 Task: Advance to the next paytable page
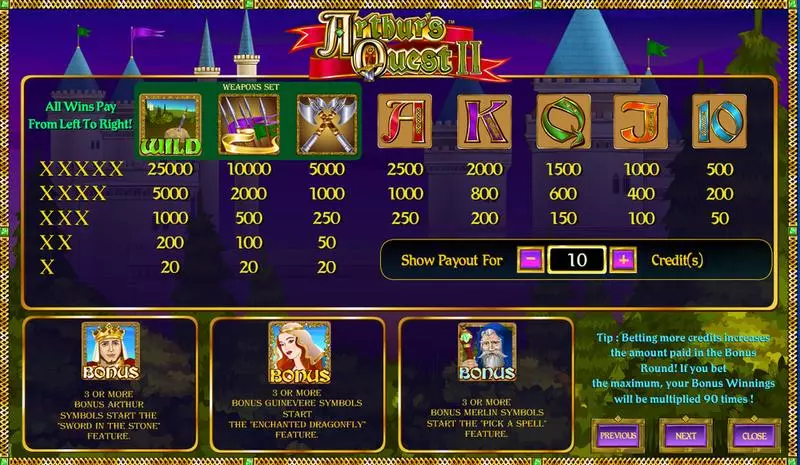(x=686, y=436)
